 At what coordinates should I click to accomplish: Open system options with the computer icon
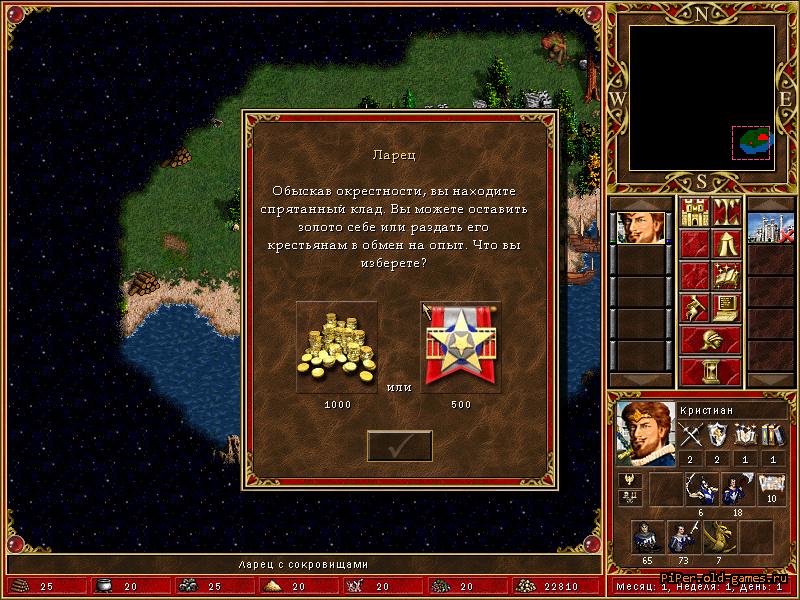point(727,307)
